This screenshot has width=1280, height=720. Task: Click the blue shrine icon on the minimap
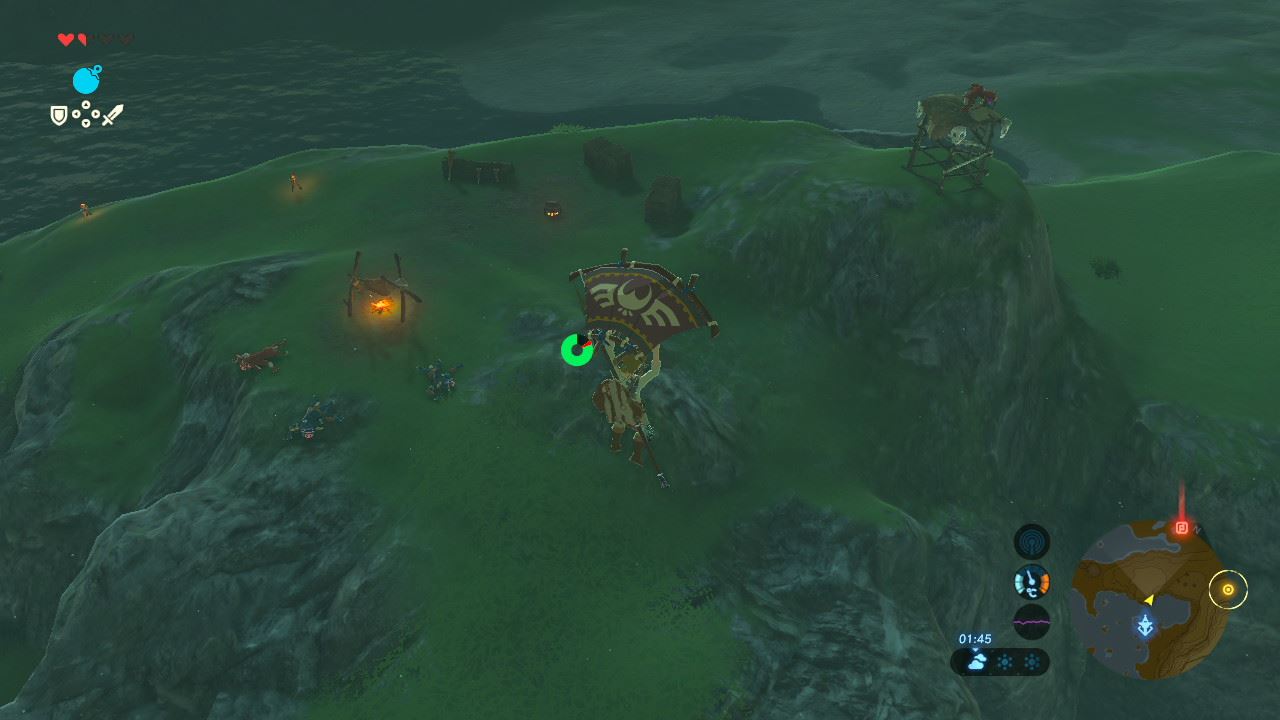coord(1146,626)
